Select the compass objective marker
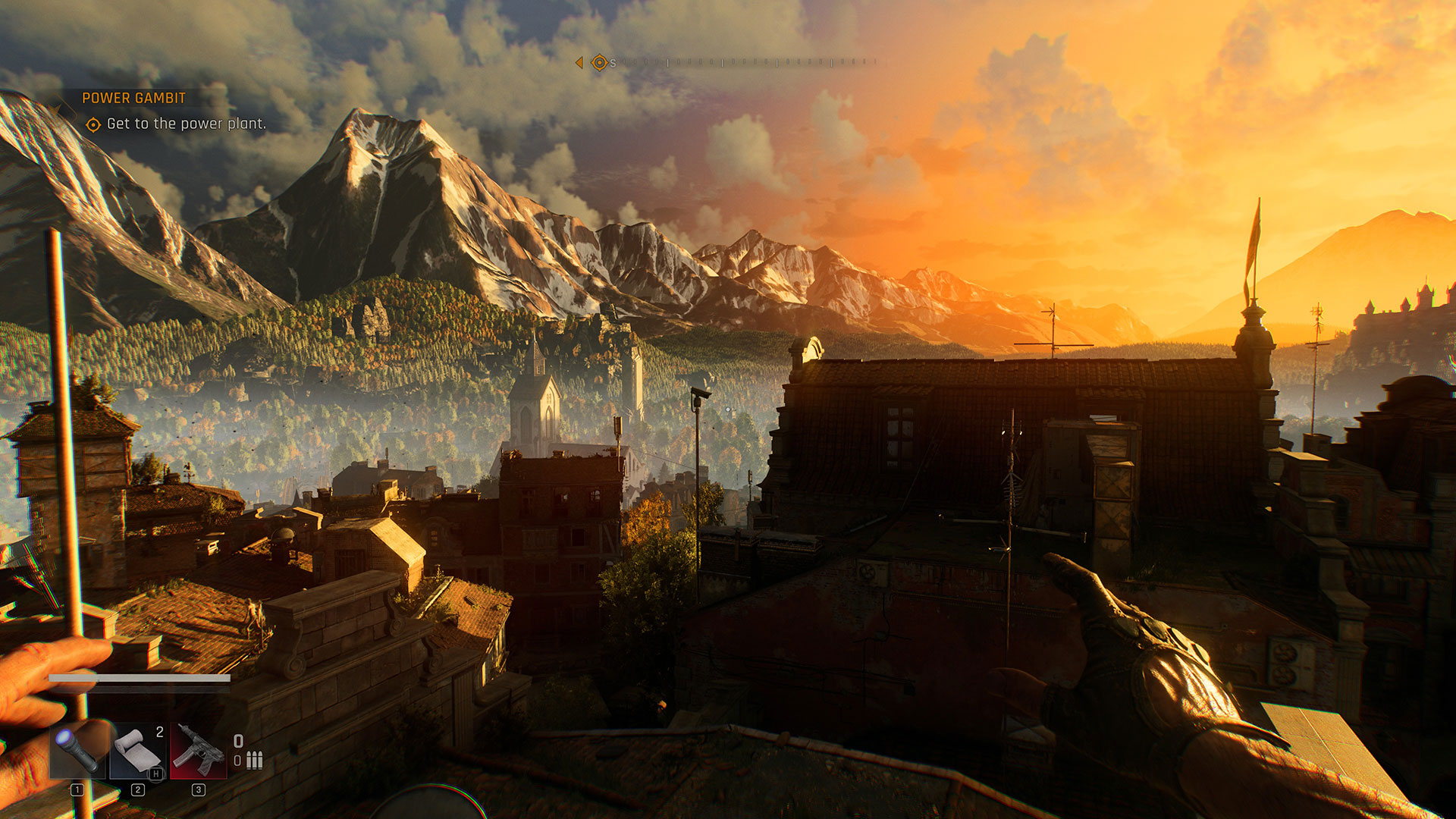The image size is (1456, 819). pyautogui.click(x=598, y=63)
